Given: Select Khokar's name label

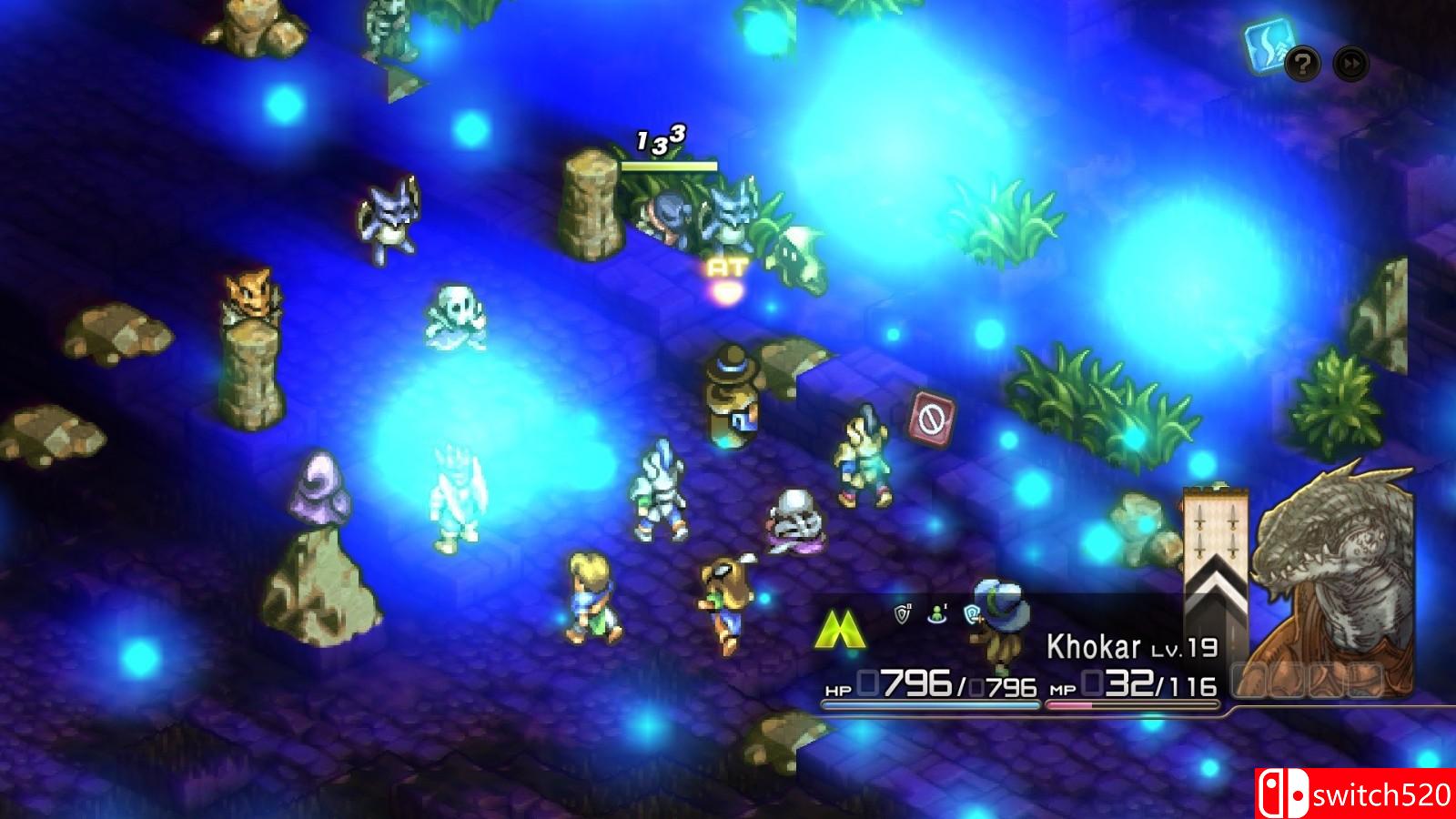Looking at the screenshot, I should coord(1094,647).
